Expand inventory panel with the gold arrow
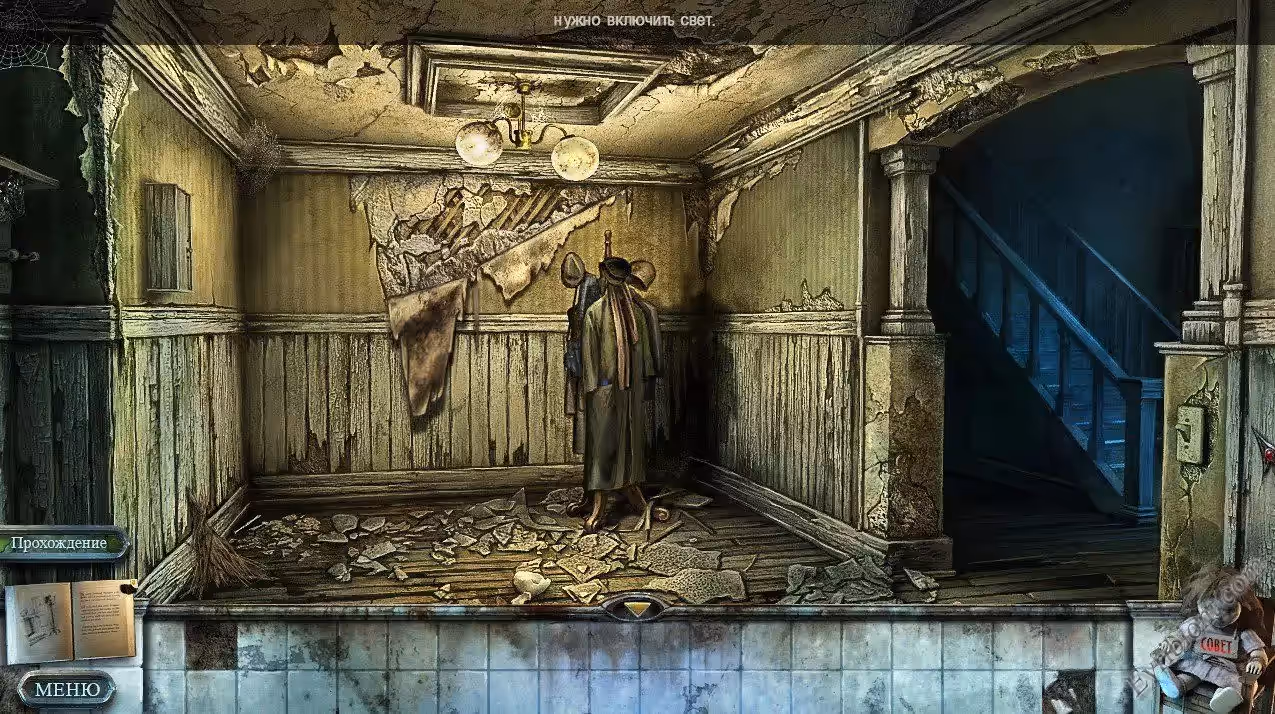This screenshot has height=714, width=1275. click(636, 607)
